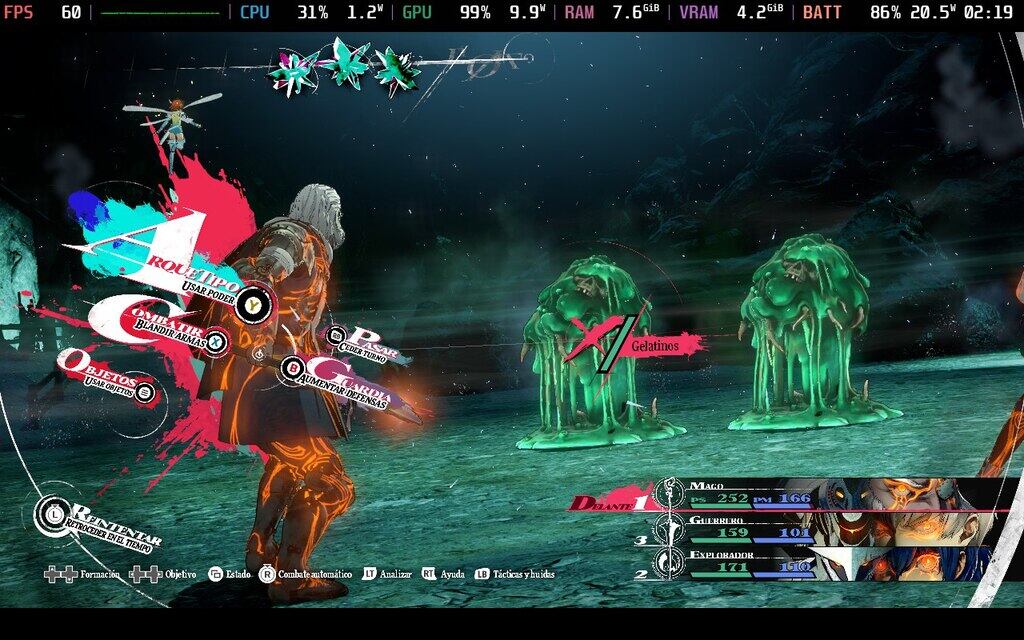Open the Estado status screen

click(229, 574)
